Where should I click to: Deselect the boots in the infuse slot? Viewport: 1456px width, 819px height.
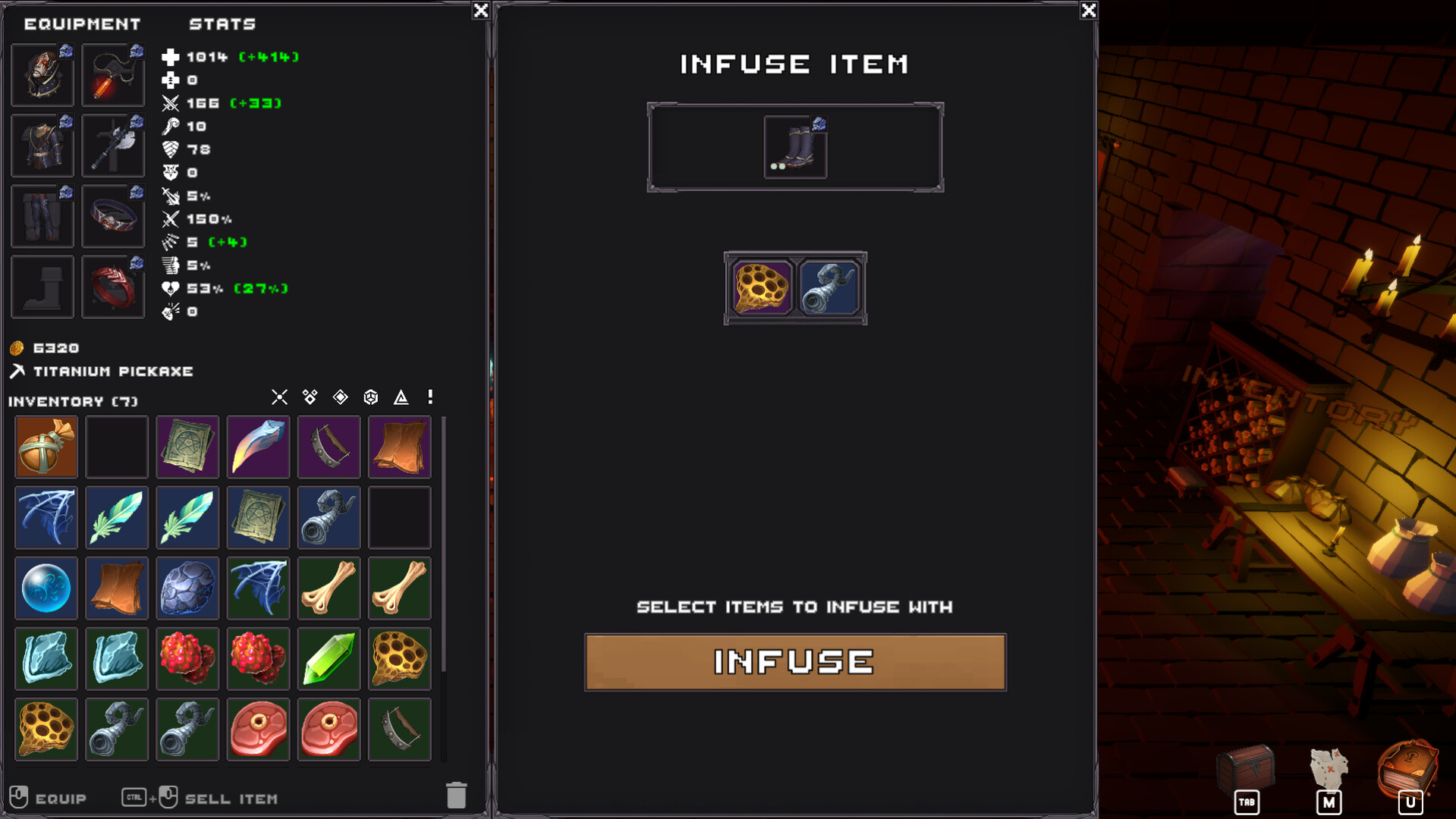pyautogui.click(x=794, y=146)
